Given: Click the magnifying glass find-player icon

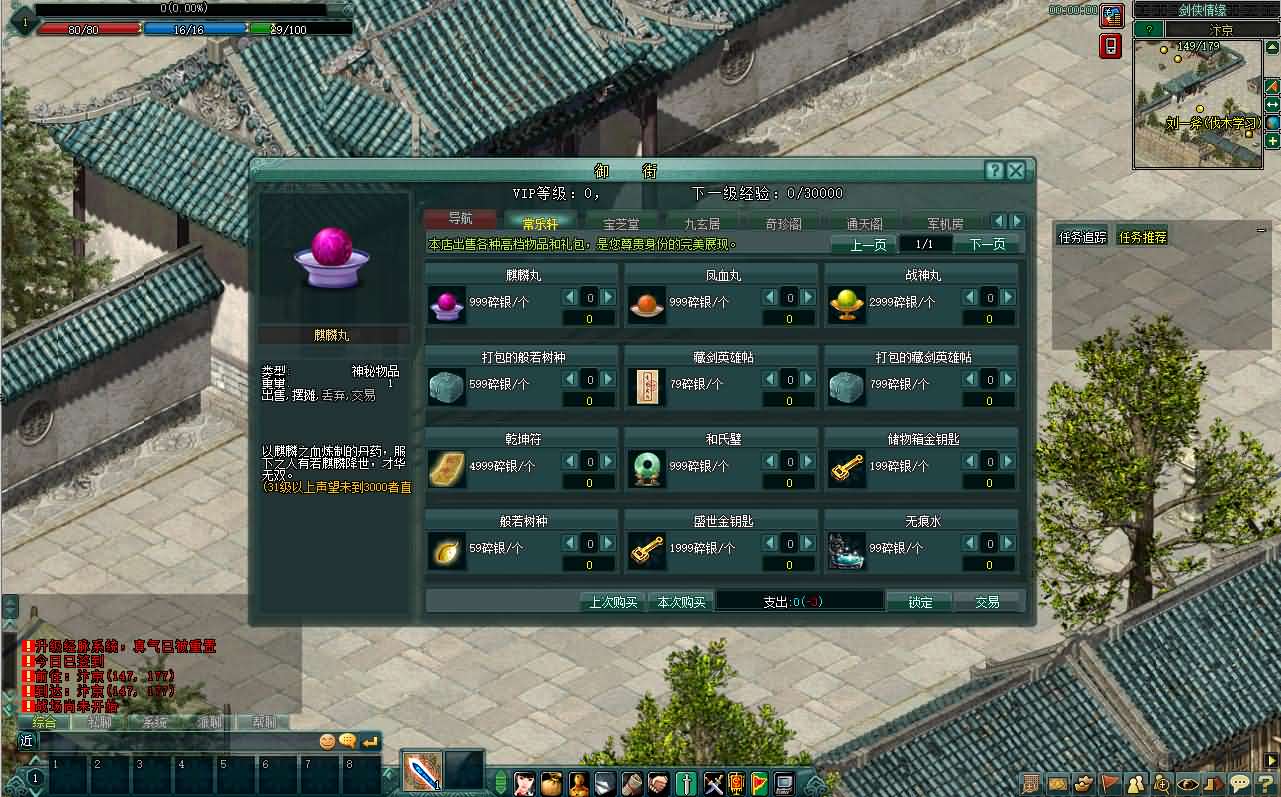Looking at the screenshot, I should tap(1161, 784).
